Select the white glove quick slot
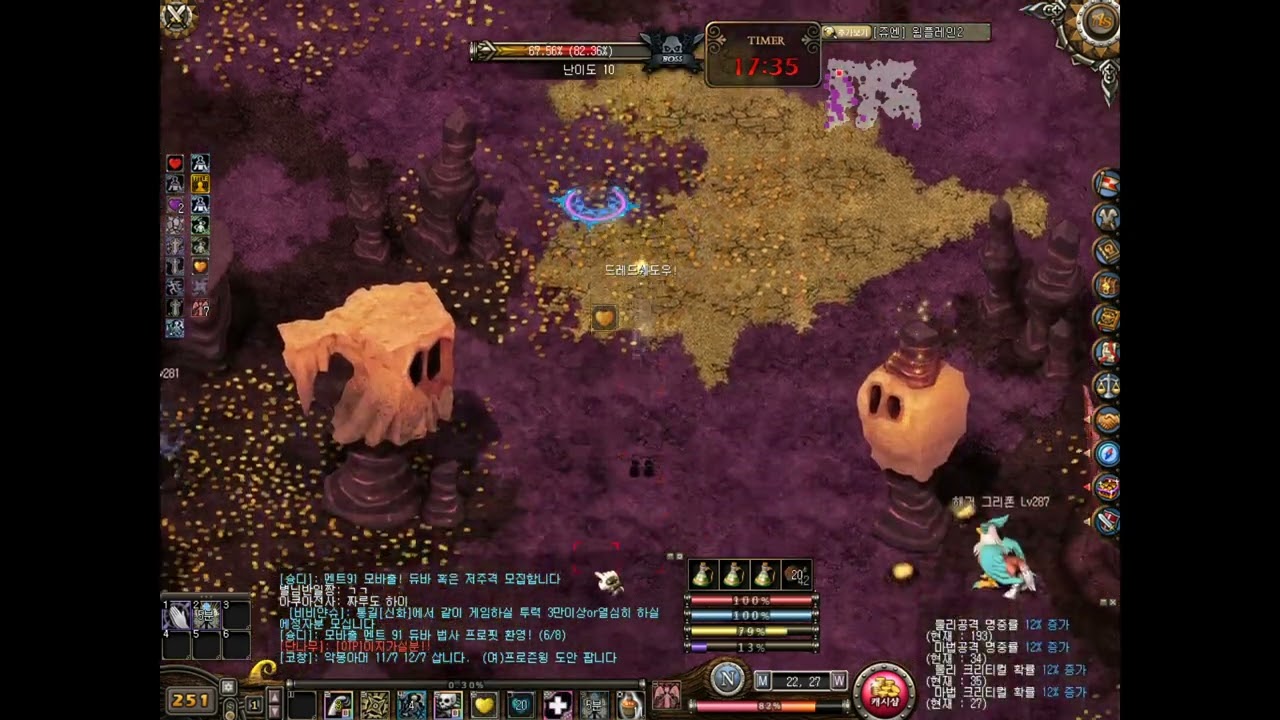The width and height of the screenshot is (1280, 720). click(178, 616)
